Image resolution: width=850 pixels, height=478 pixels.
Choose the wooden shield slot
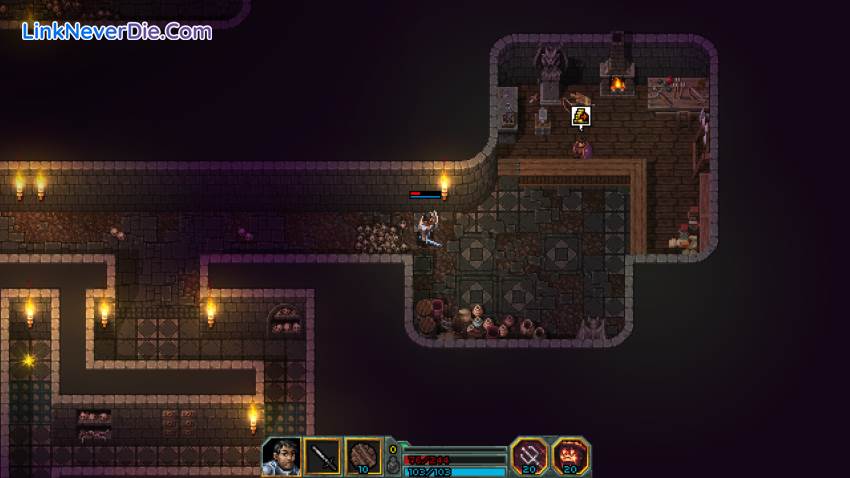pyautogui.click(x=365, y=456)
